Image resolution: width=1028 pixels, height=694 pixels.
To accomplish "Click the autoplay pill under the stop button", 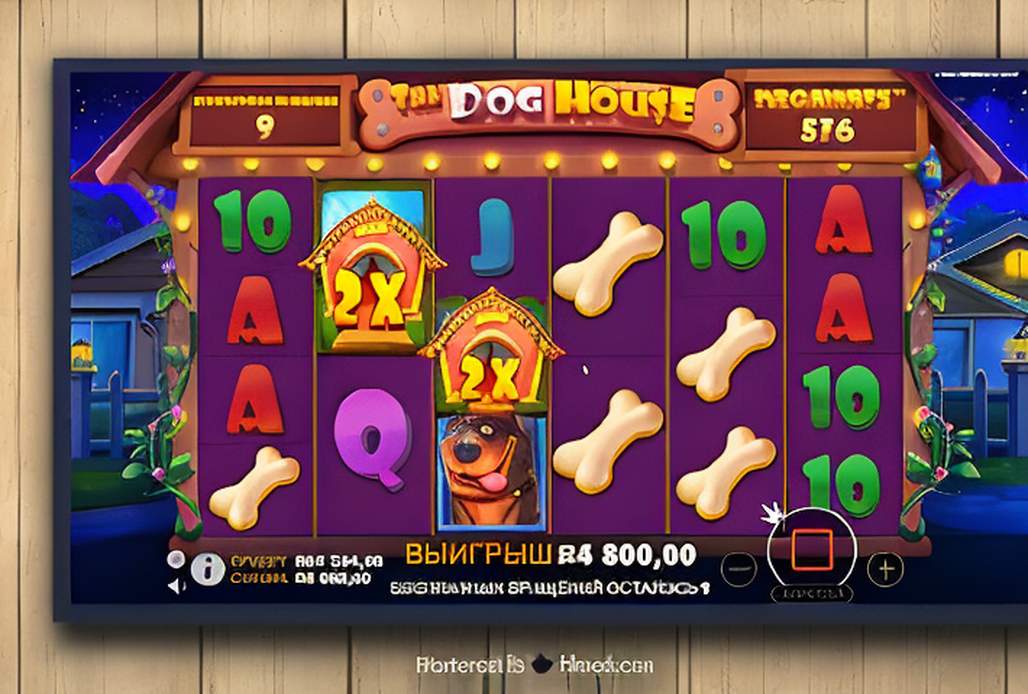I will click(x=811, y=593).
